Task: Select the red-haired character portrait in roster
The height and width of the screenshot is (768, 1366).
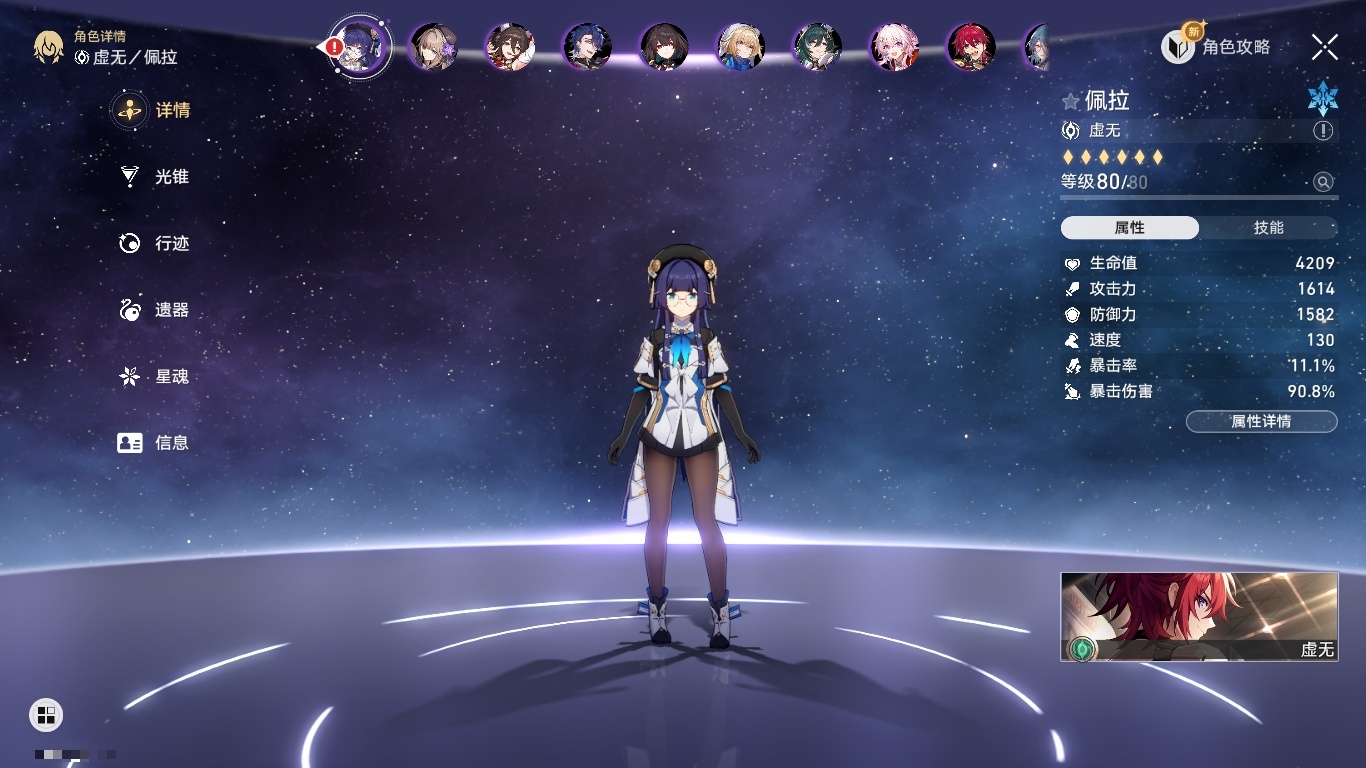Action: 970,47
